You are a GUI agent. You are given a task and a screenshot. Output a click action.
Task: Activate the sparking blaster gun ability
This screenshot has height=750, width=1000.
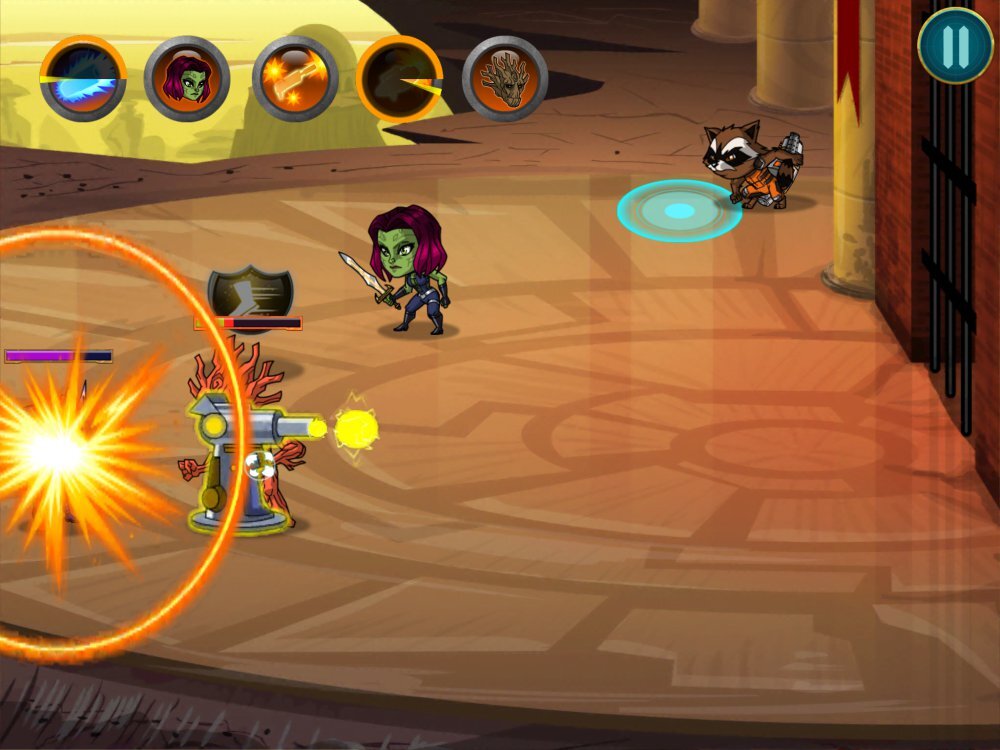point(295,79)
